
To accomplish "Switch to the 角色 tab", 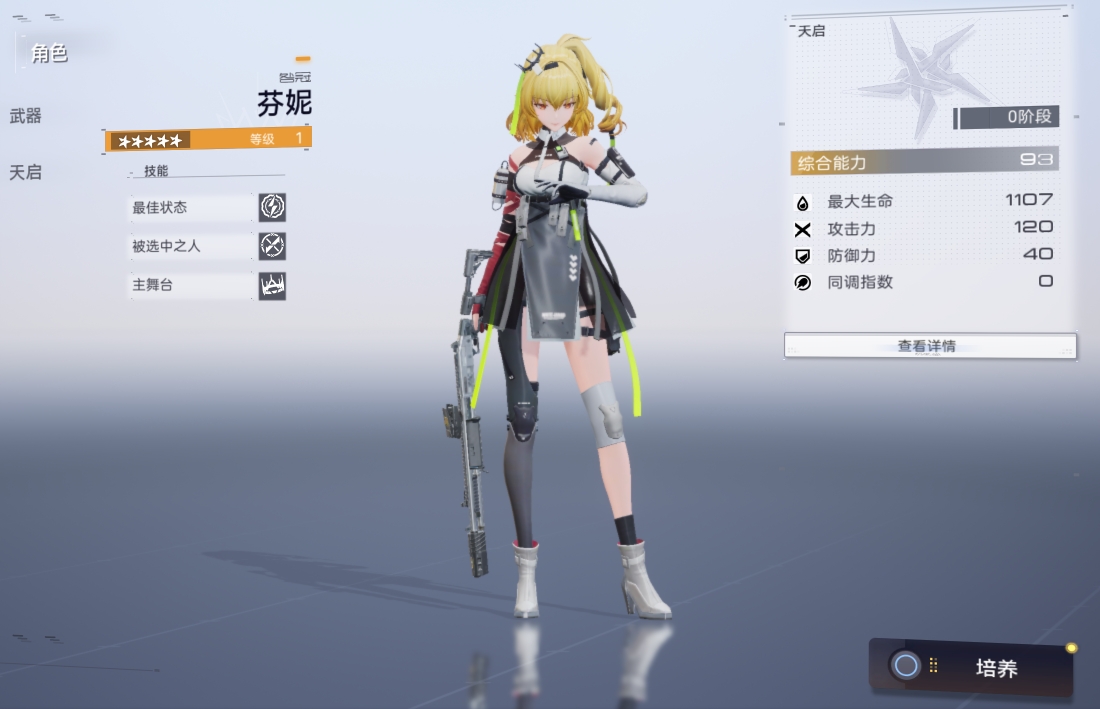I will (49, 53).
